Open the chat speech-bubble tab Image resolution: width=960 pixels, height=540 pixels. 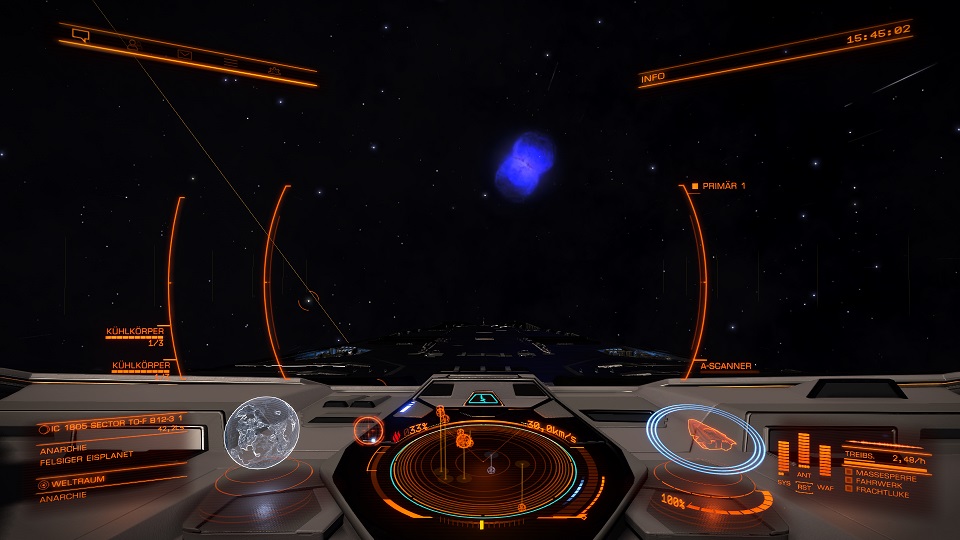pos(81,37)
